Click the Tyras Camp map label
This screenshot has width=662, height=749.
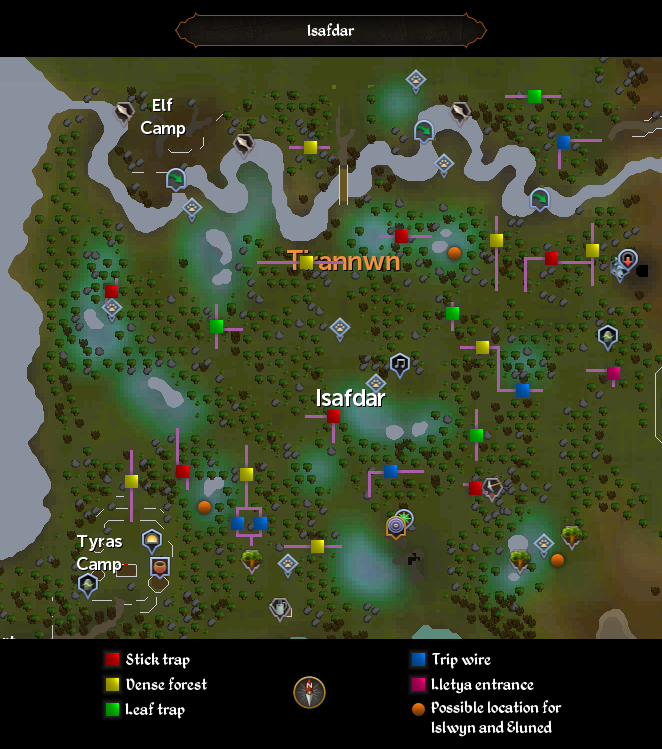[x=100, y=553]
